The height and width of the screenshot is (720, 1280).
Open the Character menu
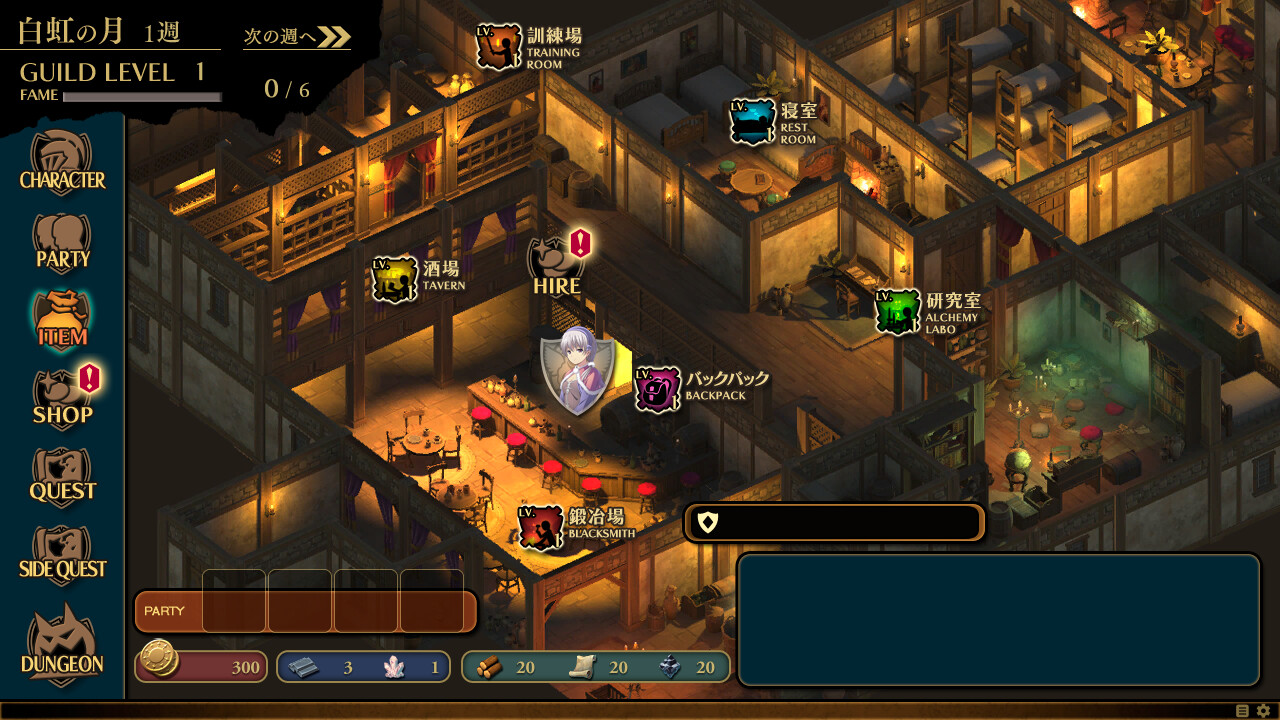click(62, 165)
